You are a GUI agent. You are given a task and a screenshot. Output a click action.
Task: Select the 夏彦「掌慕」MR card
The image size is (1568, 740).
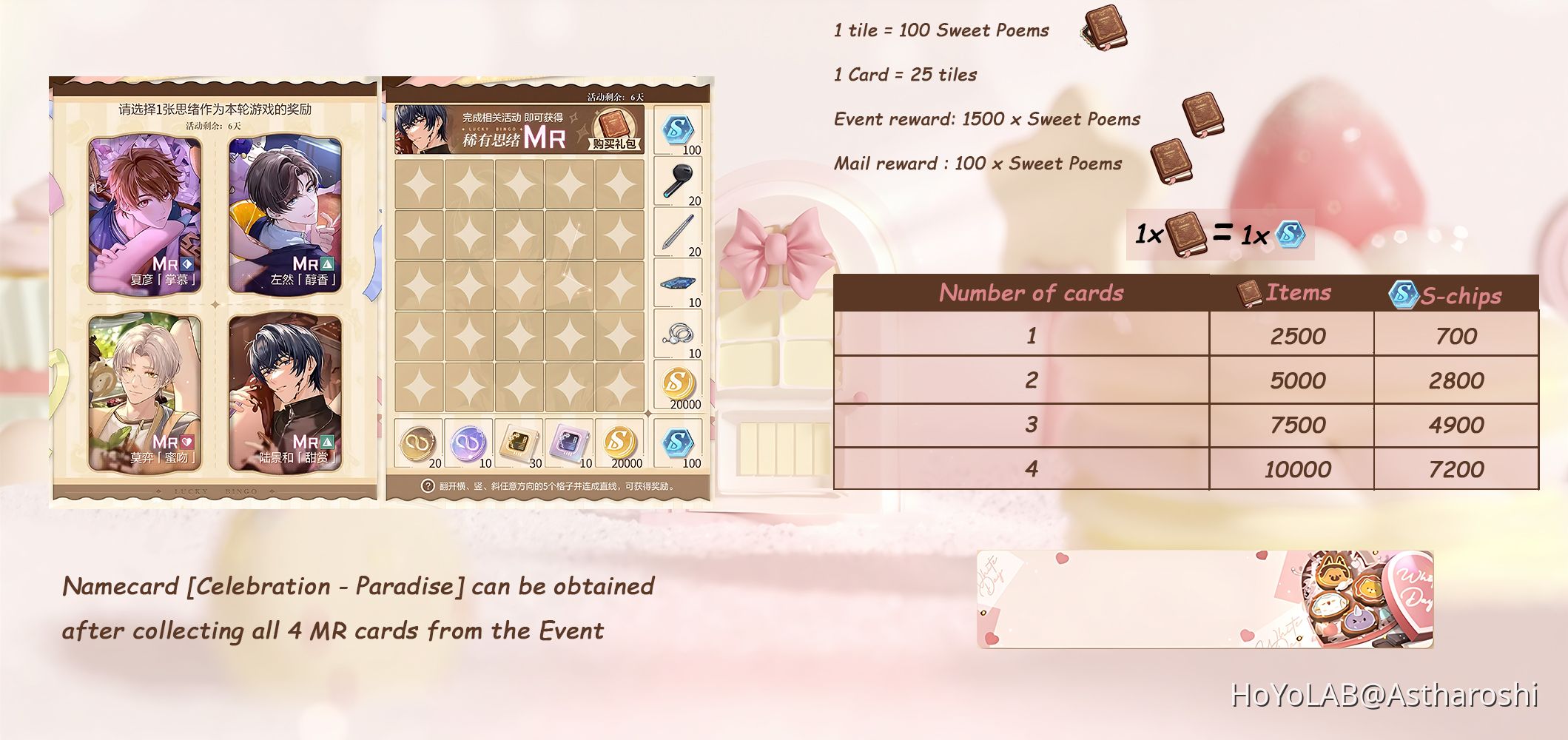point(143,215)
